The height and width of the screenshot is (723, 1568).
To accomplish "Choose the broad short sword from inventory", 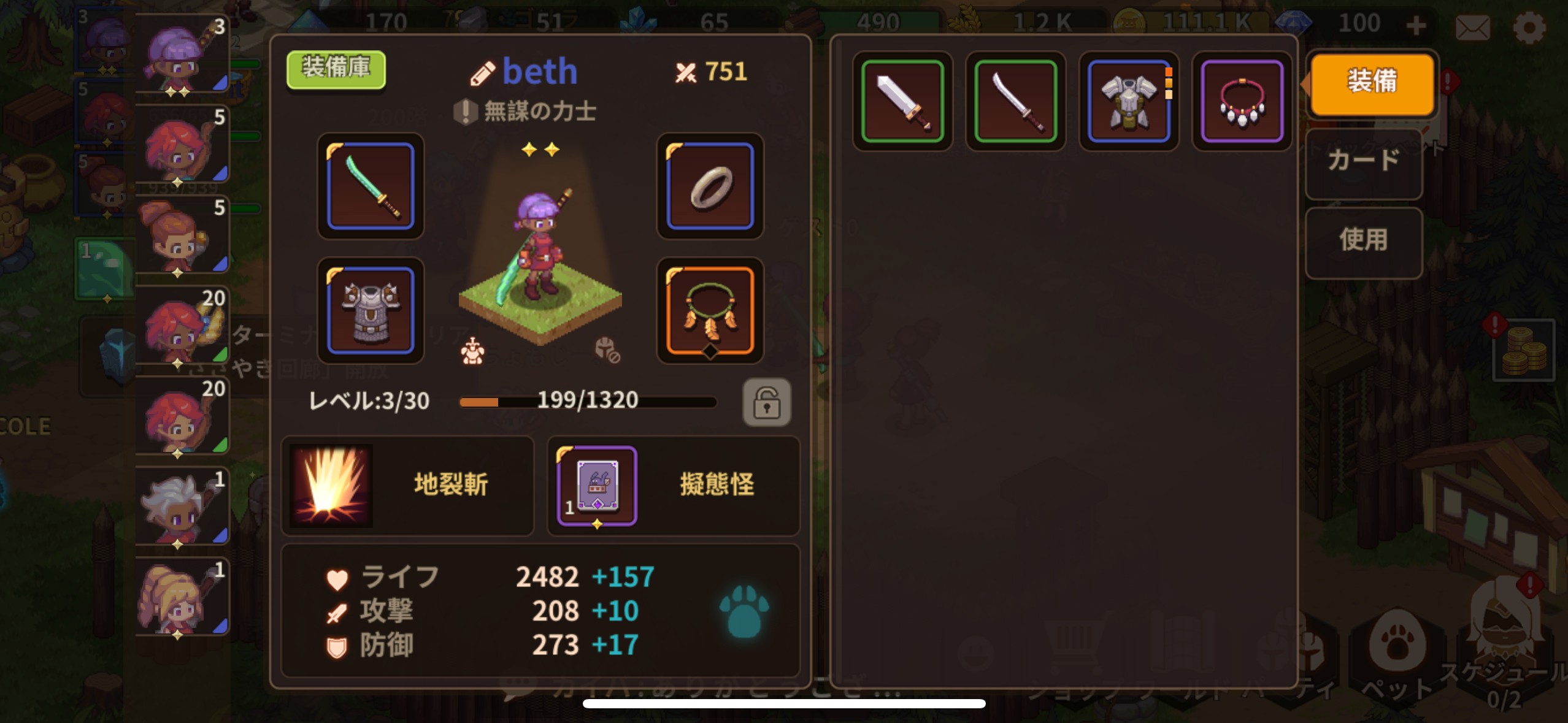I will coord(902,101).
